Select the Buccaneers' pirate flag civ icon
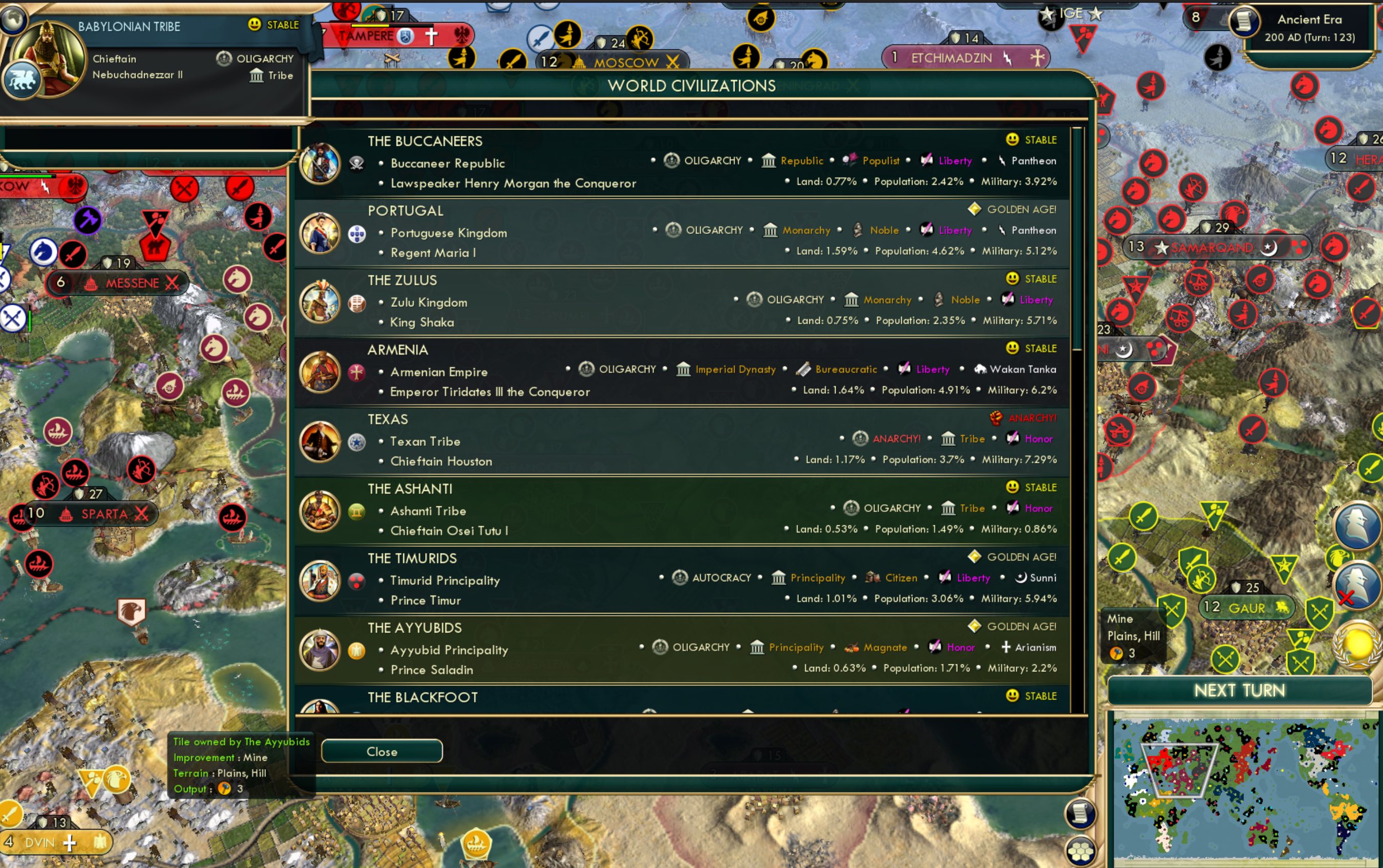Image resolution: width=1383 pixels, height=868 pixels. (x=357, y=163)
